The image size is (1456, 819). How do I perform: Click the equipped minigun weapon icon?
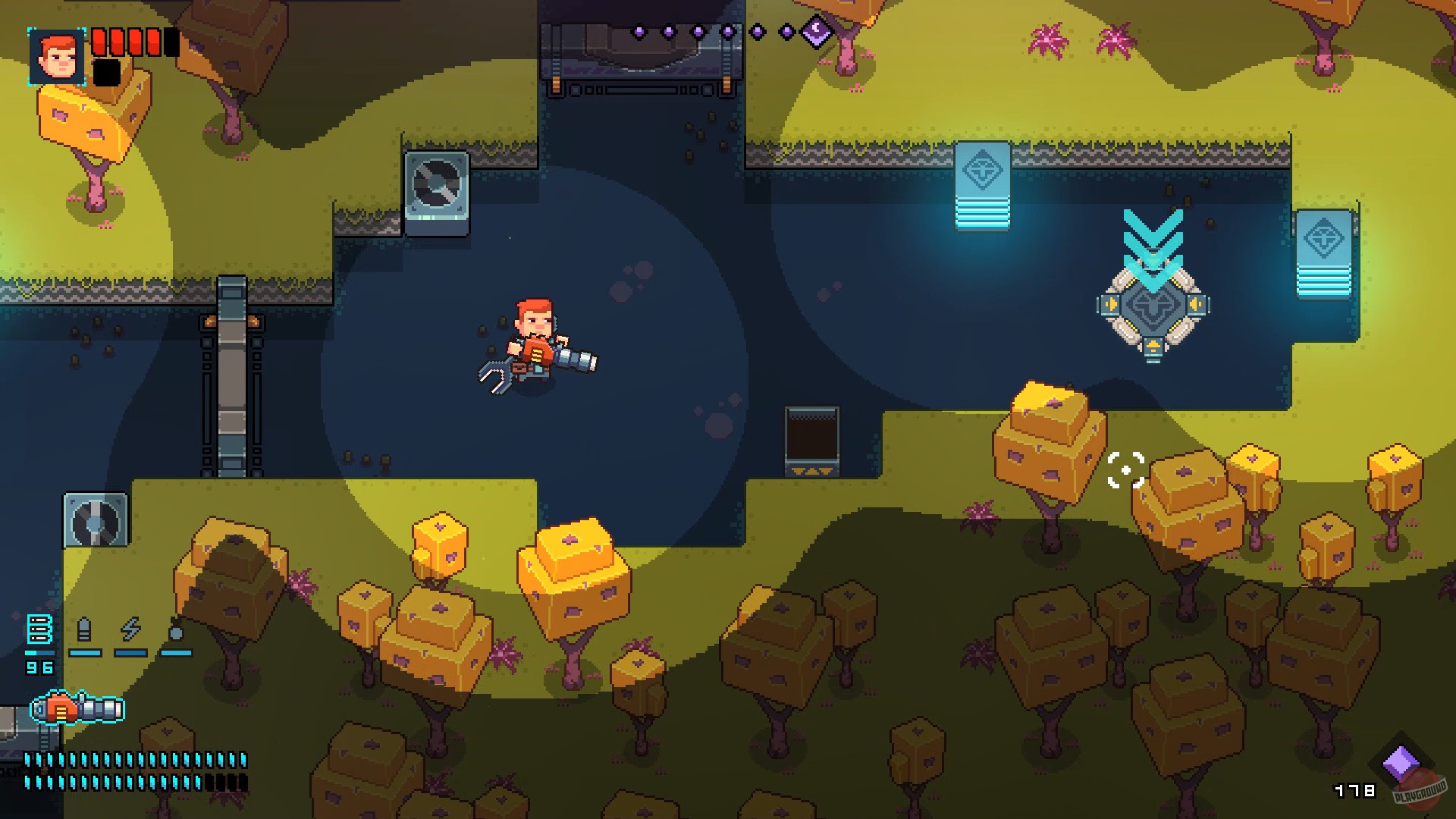point(76,707)
